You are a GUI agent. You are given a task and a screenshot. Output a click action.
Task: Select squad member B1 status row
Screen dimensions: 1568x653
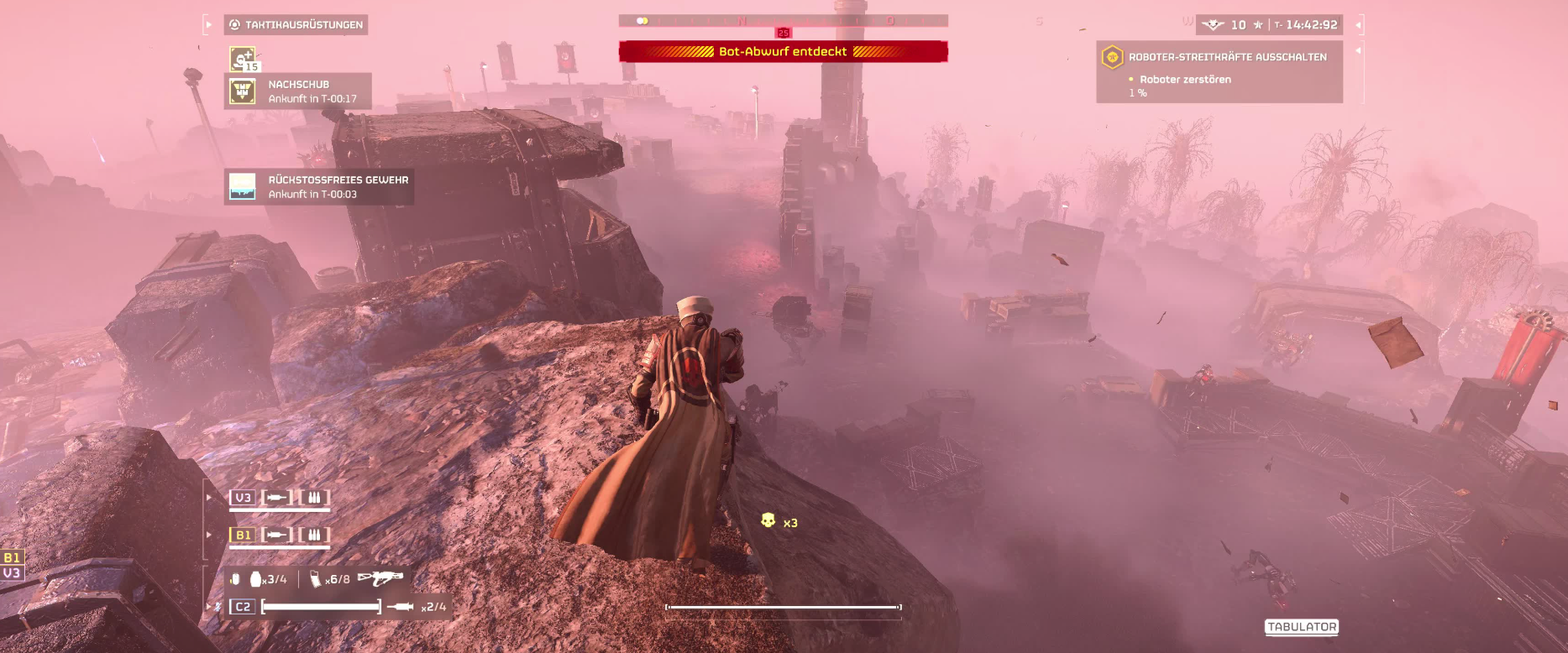coord(279,535)
